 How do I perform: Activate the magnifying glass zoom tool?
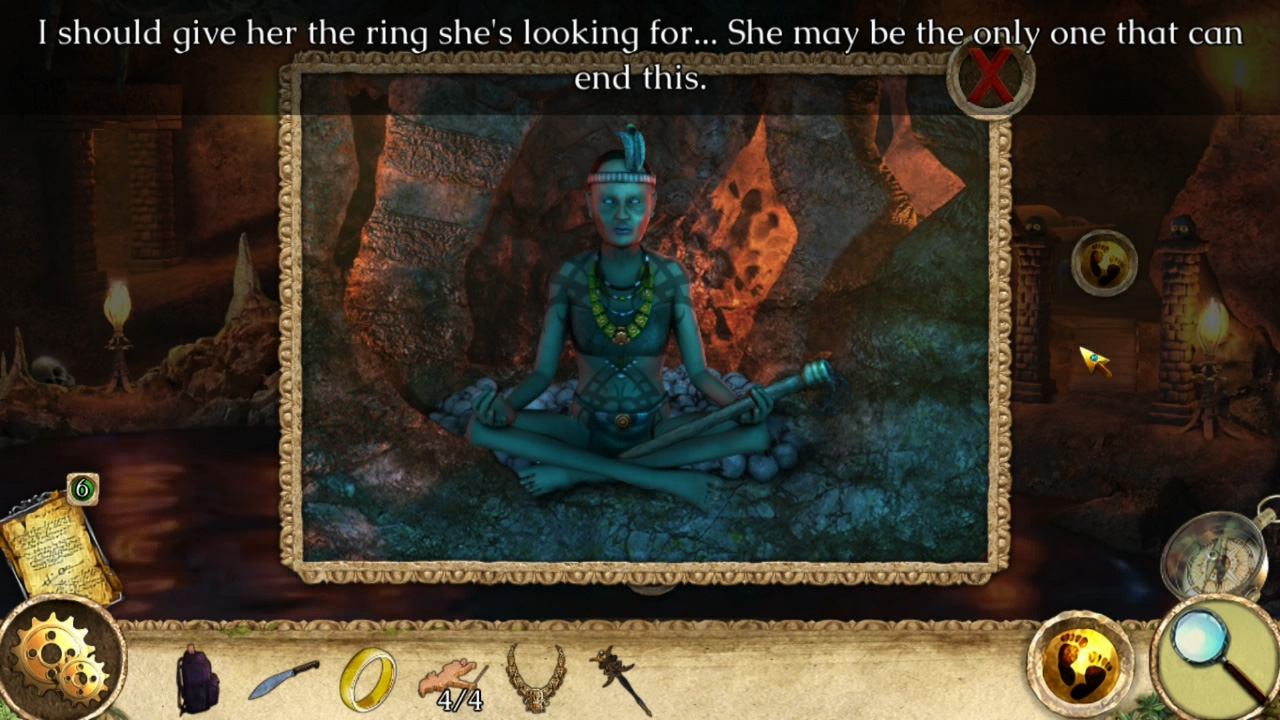click(1205, 660)
